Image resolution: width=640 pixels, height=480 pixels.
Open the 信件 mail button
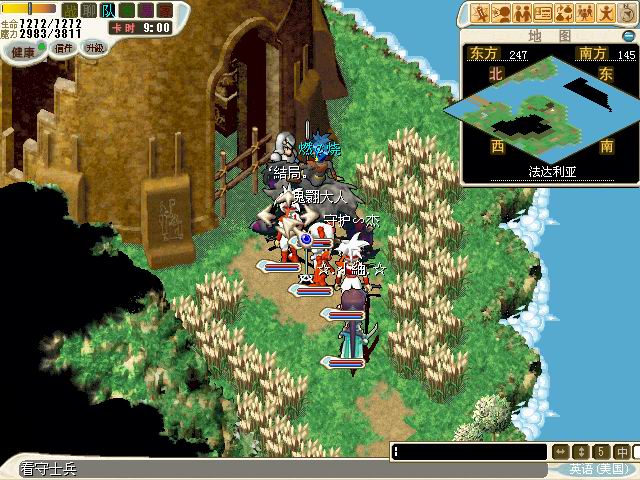[x=65, y=48]
